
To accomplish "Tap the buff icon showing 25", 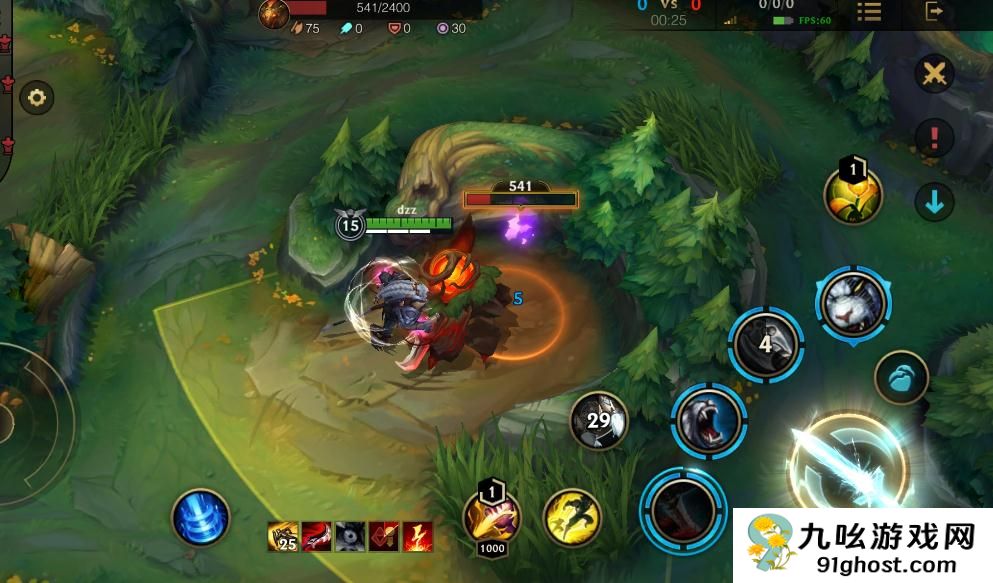I will [282, 537].
